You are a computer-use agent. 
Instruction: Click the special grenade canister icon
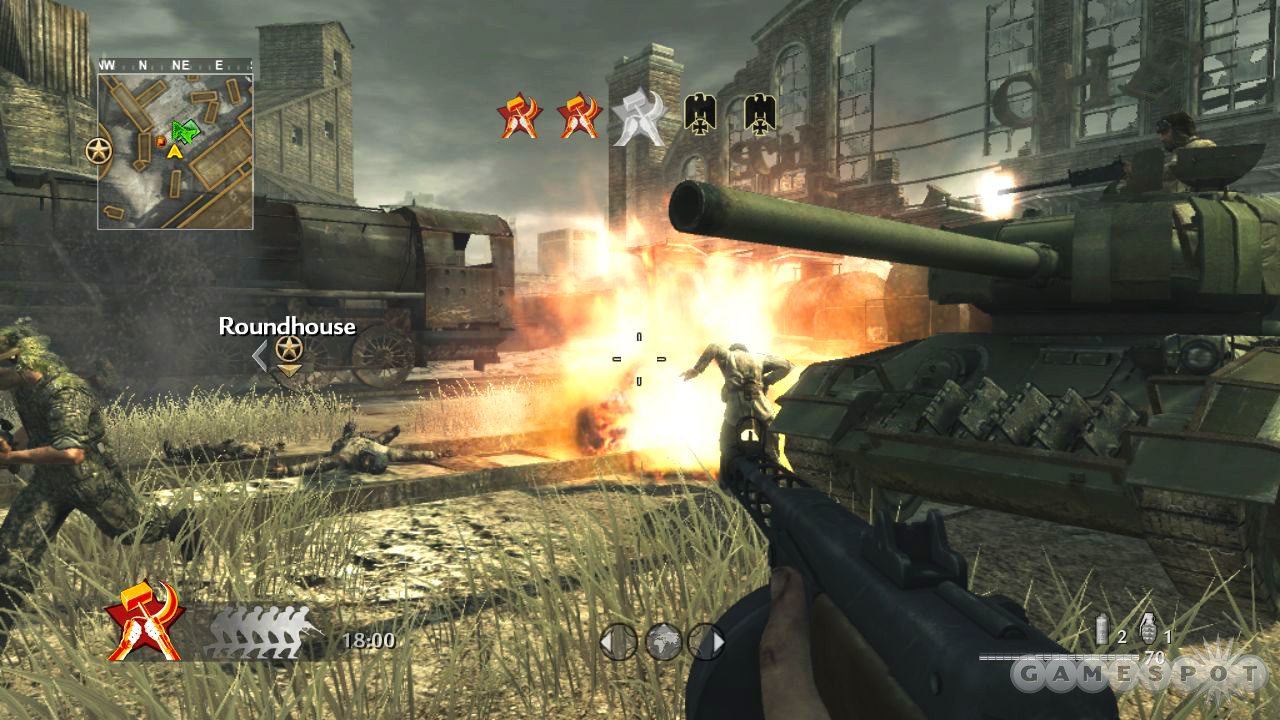(x=1104, y=630)
